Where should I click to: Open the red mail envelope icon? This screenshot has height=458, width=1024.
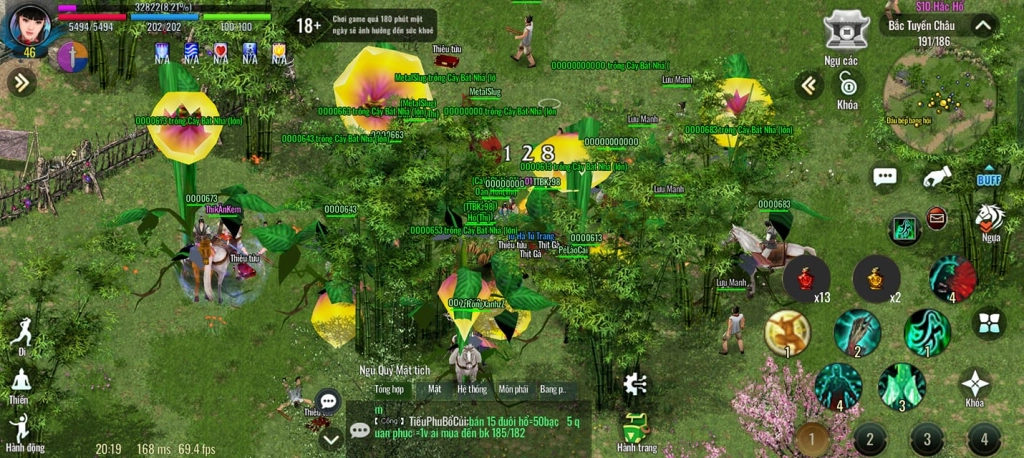[936, 218]
